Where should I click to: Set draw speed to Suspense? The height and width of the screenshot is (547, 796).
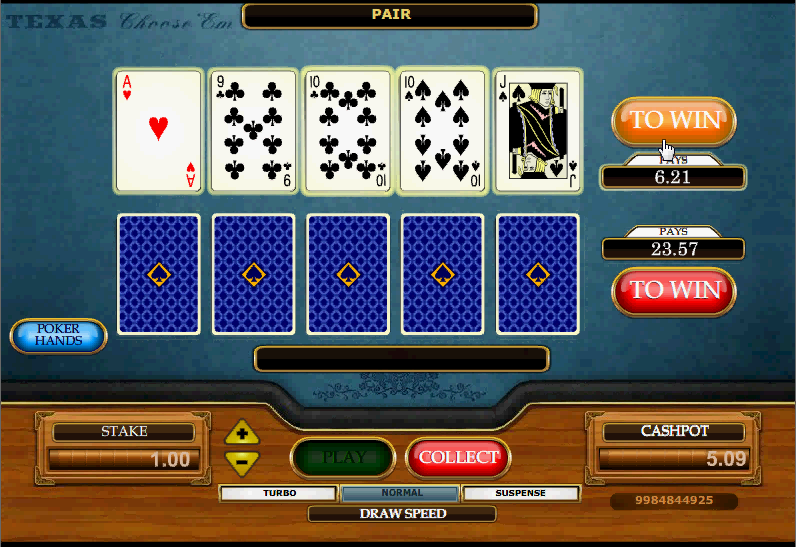pos(521,493)
